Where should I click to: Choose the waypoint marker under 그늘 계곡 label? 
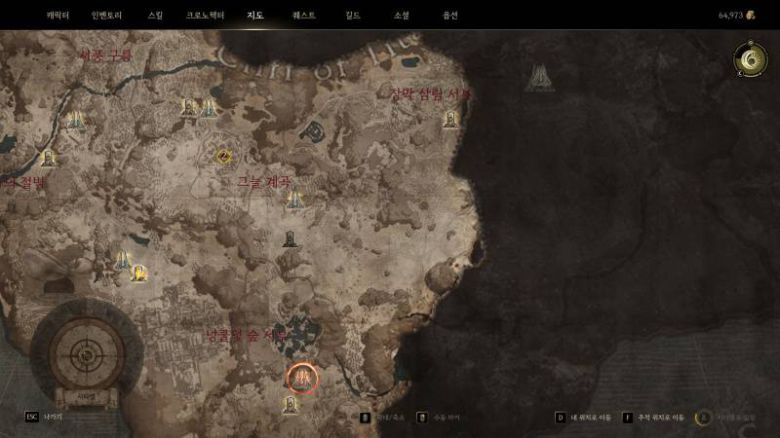(x=294, y=199)
